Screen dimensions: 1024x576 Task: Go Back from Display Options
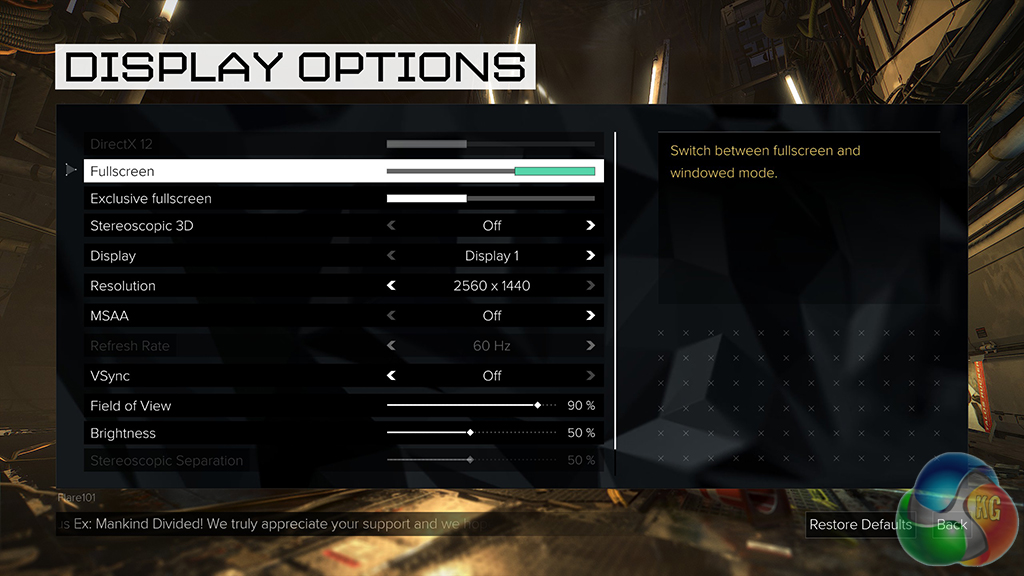pos(951,524)
